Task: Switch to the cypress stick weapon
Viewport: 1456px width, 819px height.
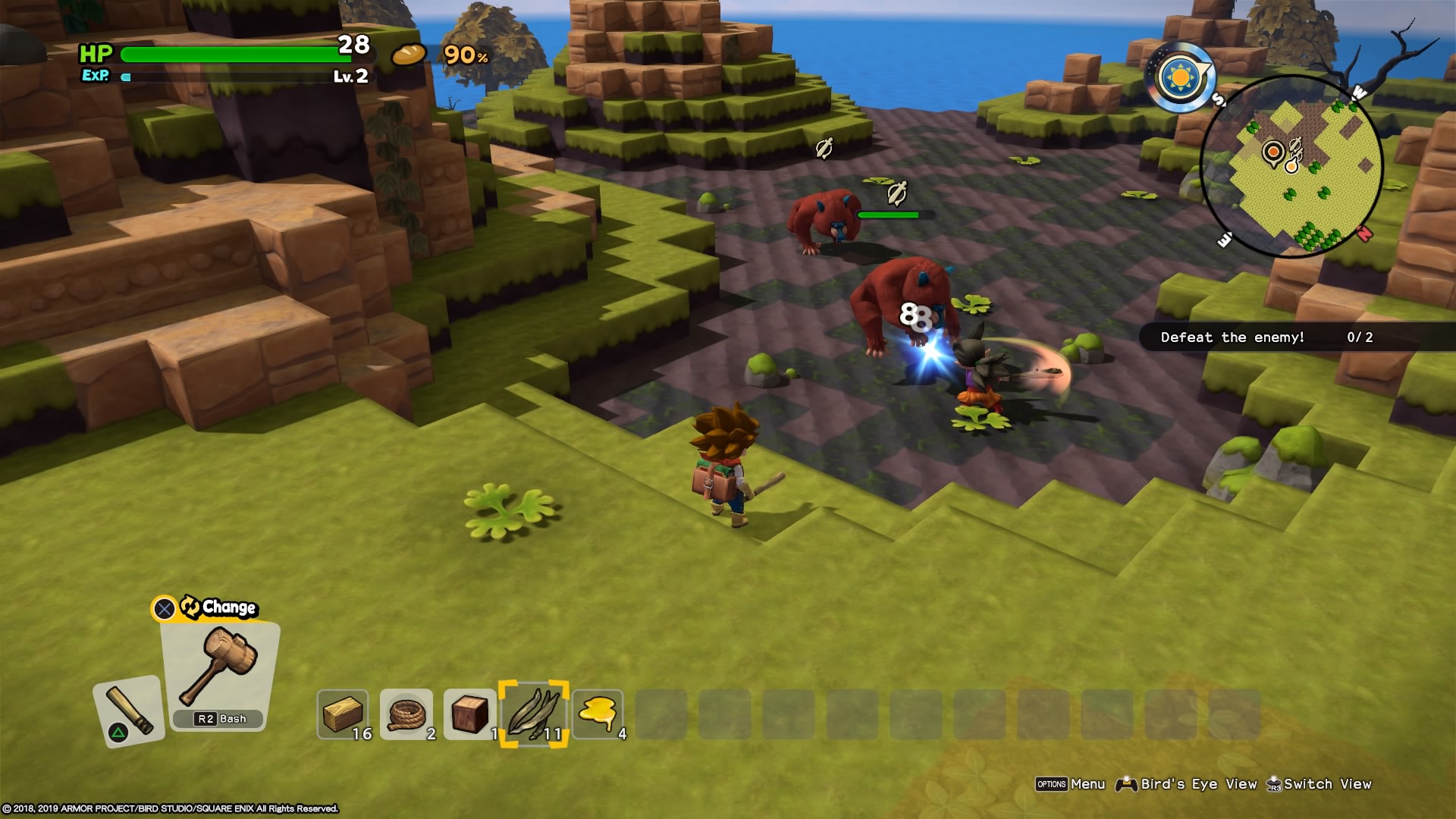Action: pos(129,711)
